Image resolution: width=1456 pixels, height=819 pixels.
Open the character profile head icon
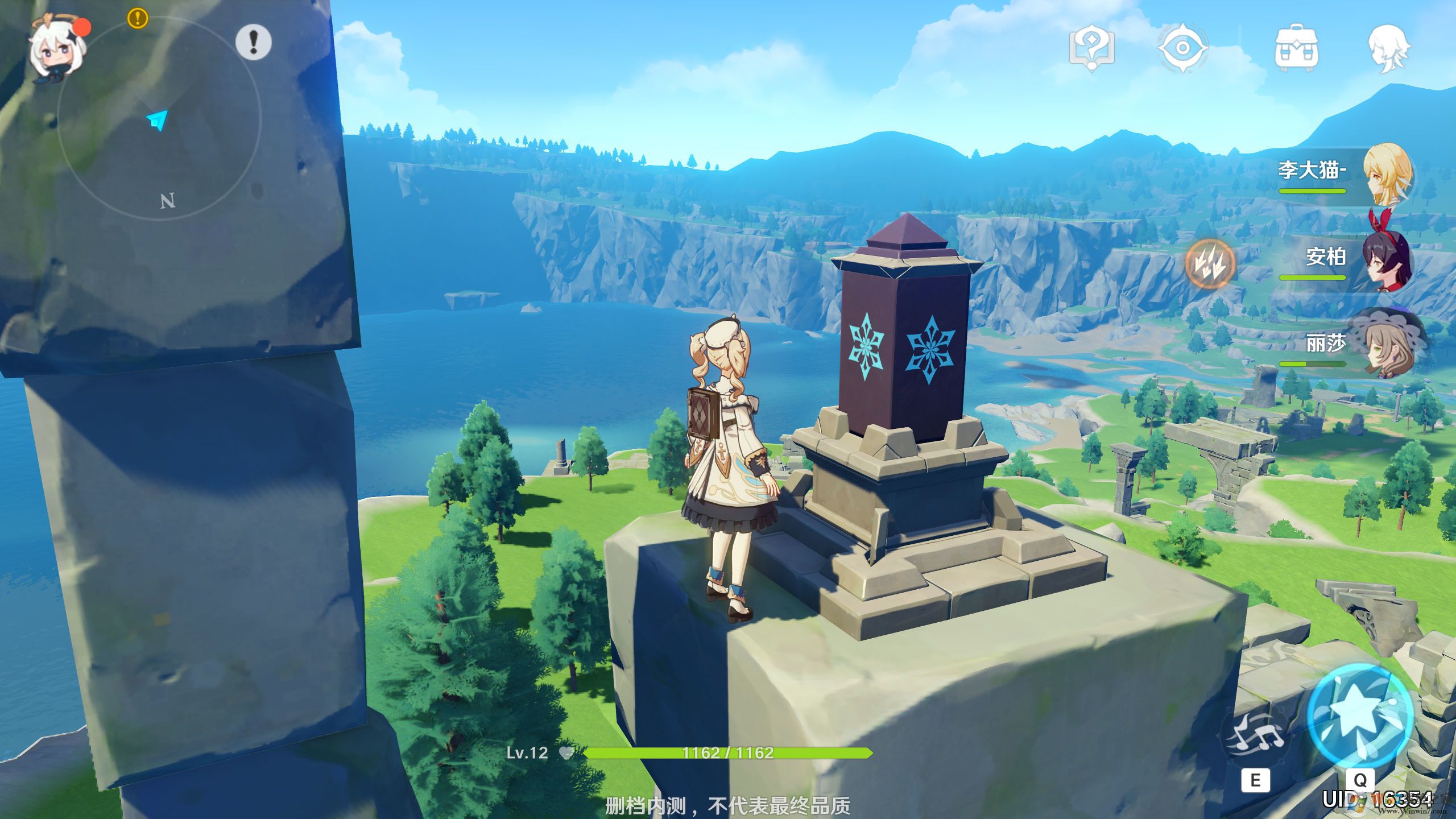pyautogui.click(x=1388, y=48)
